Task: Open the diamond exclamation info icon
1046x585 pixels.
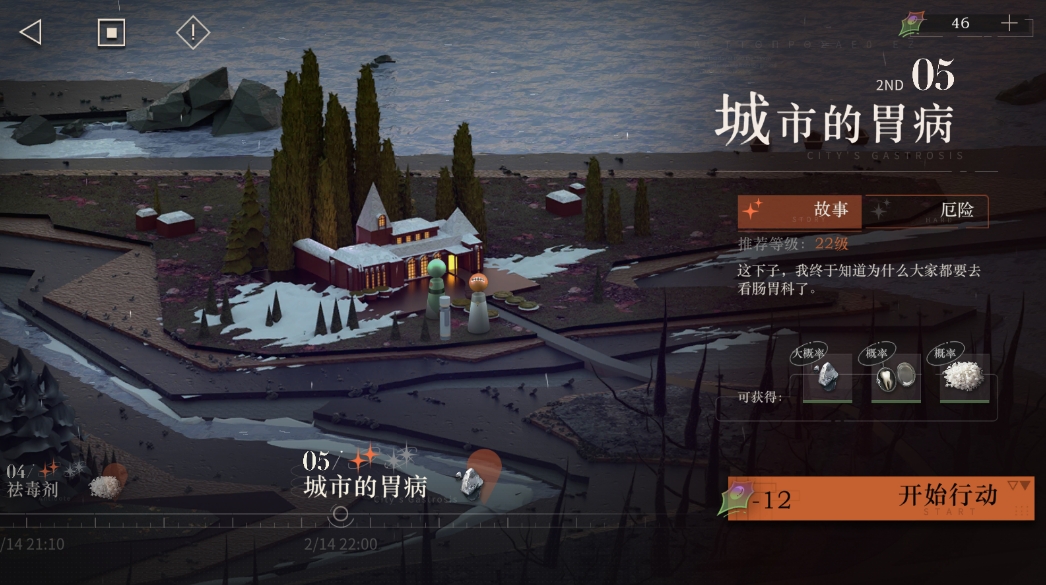Action: (x=192, y=32)
